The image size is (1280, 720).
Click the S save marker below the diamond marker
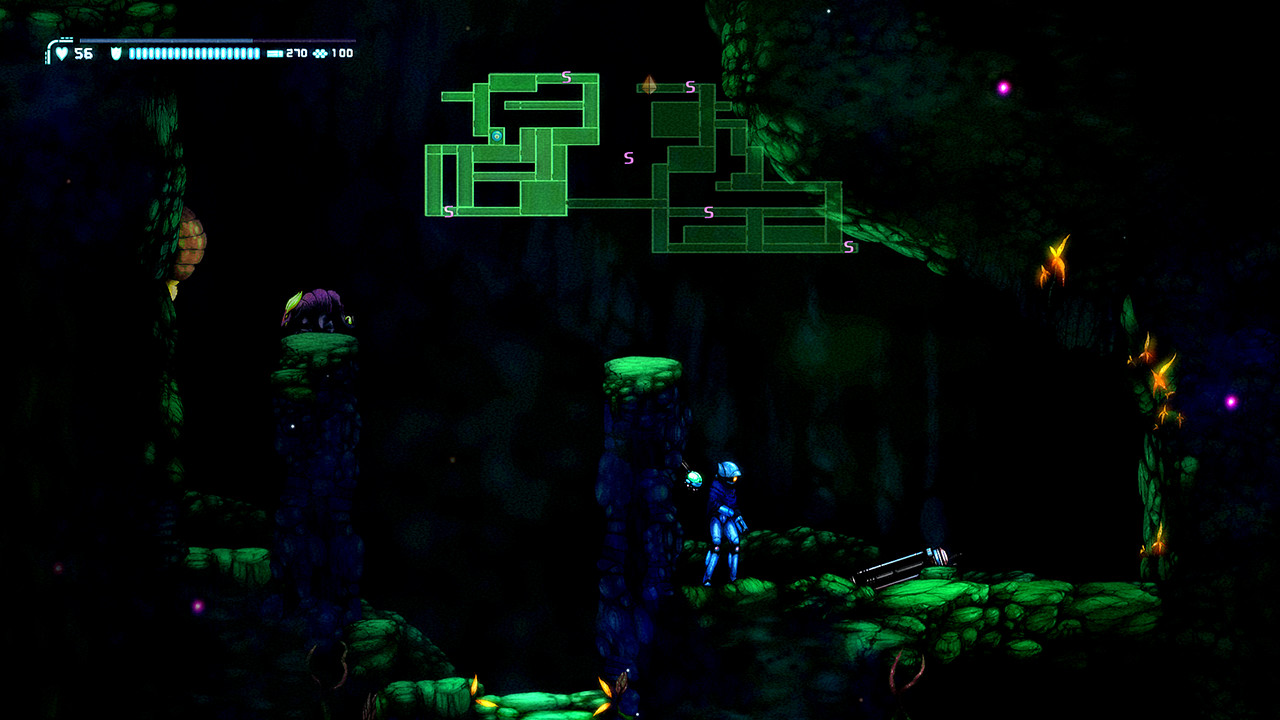pos(689,86)
